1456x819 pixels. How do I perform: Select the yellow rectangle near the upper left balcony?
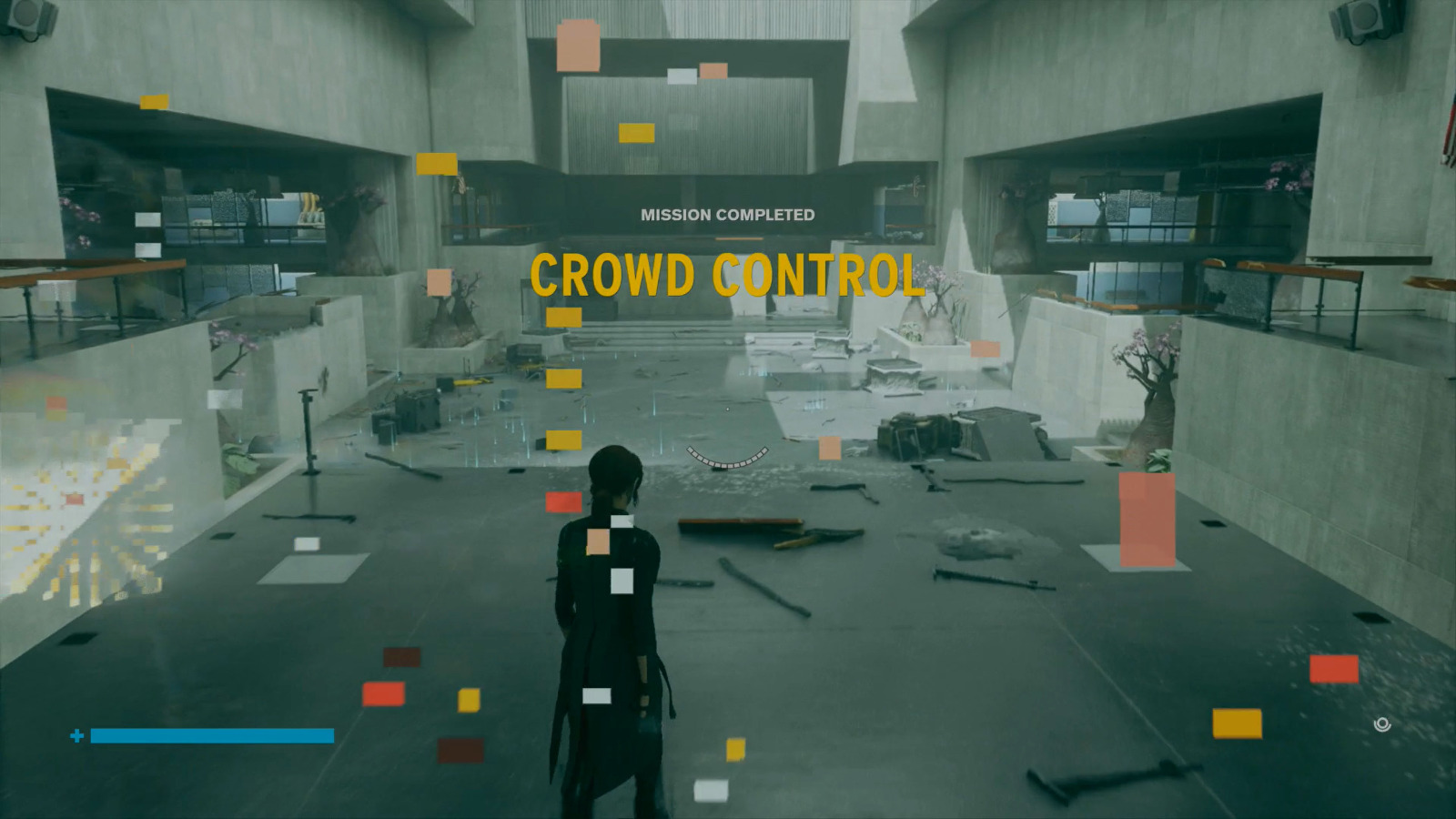[x=153, y=99]
